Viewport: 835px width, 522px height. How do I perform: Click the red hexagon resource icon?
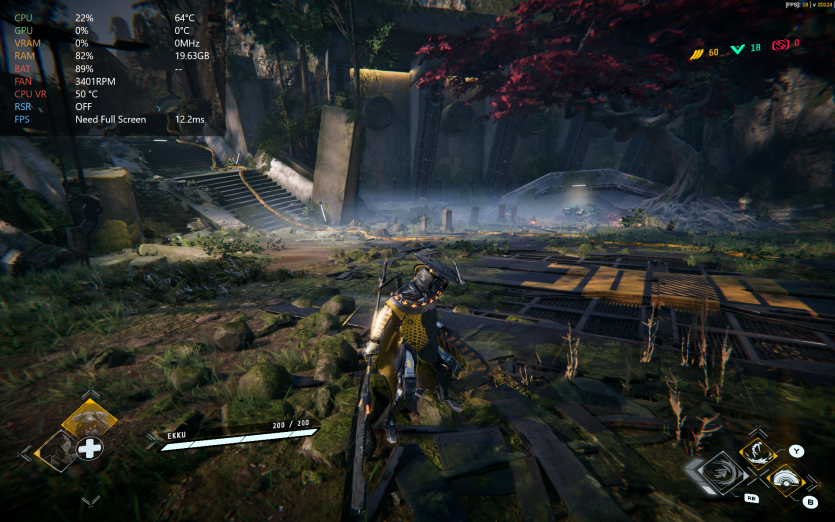click(x=781, y=45)
